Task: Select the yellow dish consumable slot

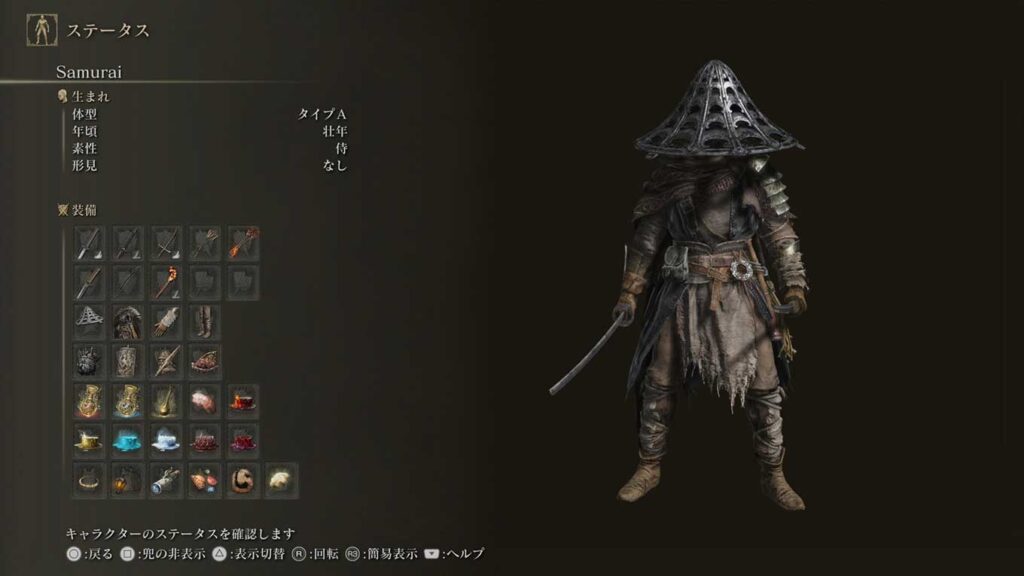Action: point(90,440)
